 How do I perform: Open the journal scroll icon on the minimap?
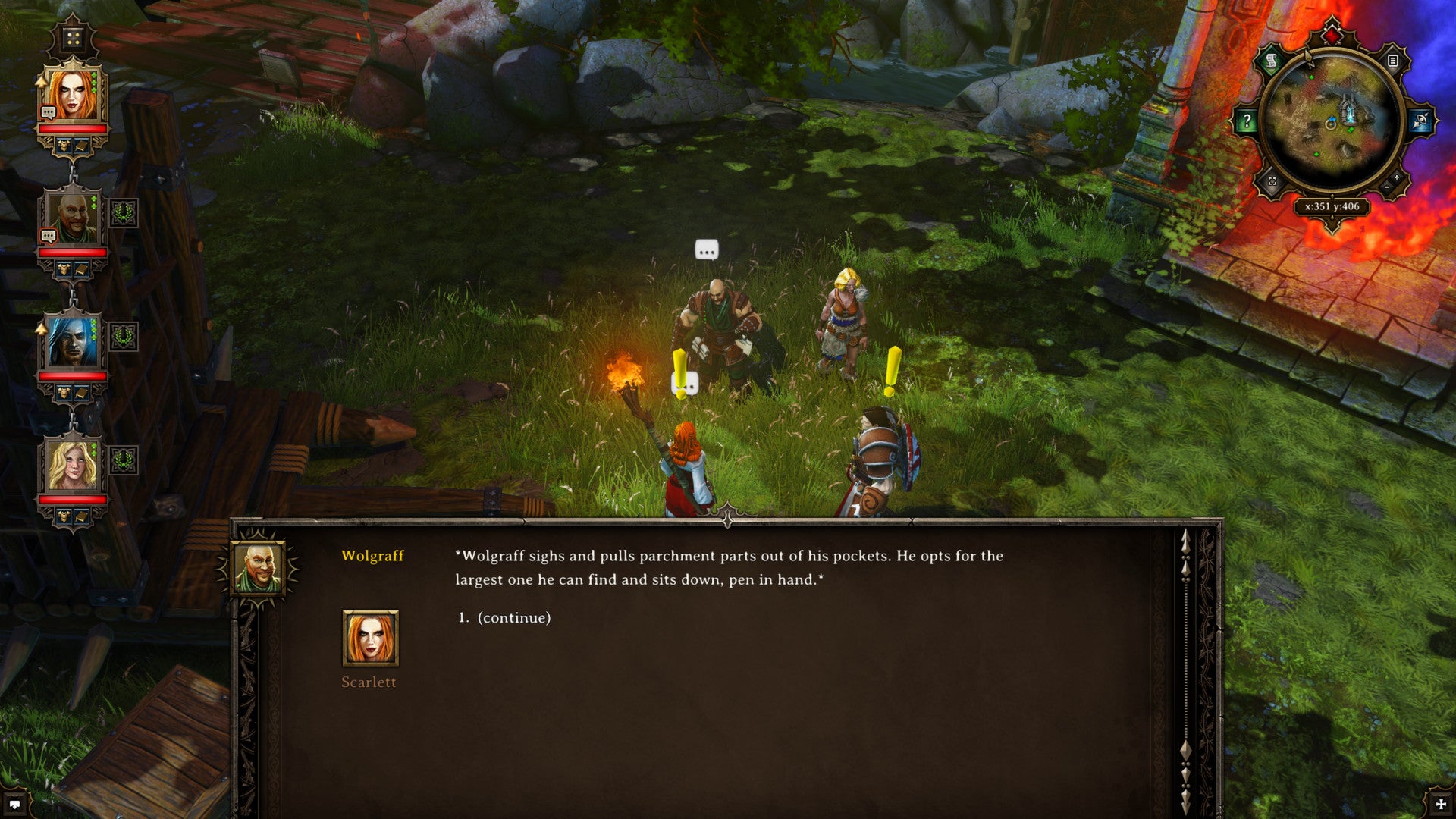tap(1272, 61)
